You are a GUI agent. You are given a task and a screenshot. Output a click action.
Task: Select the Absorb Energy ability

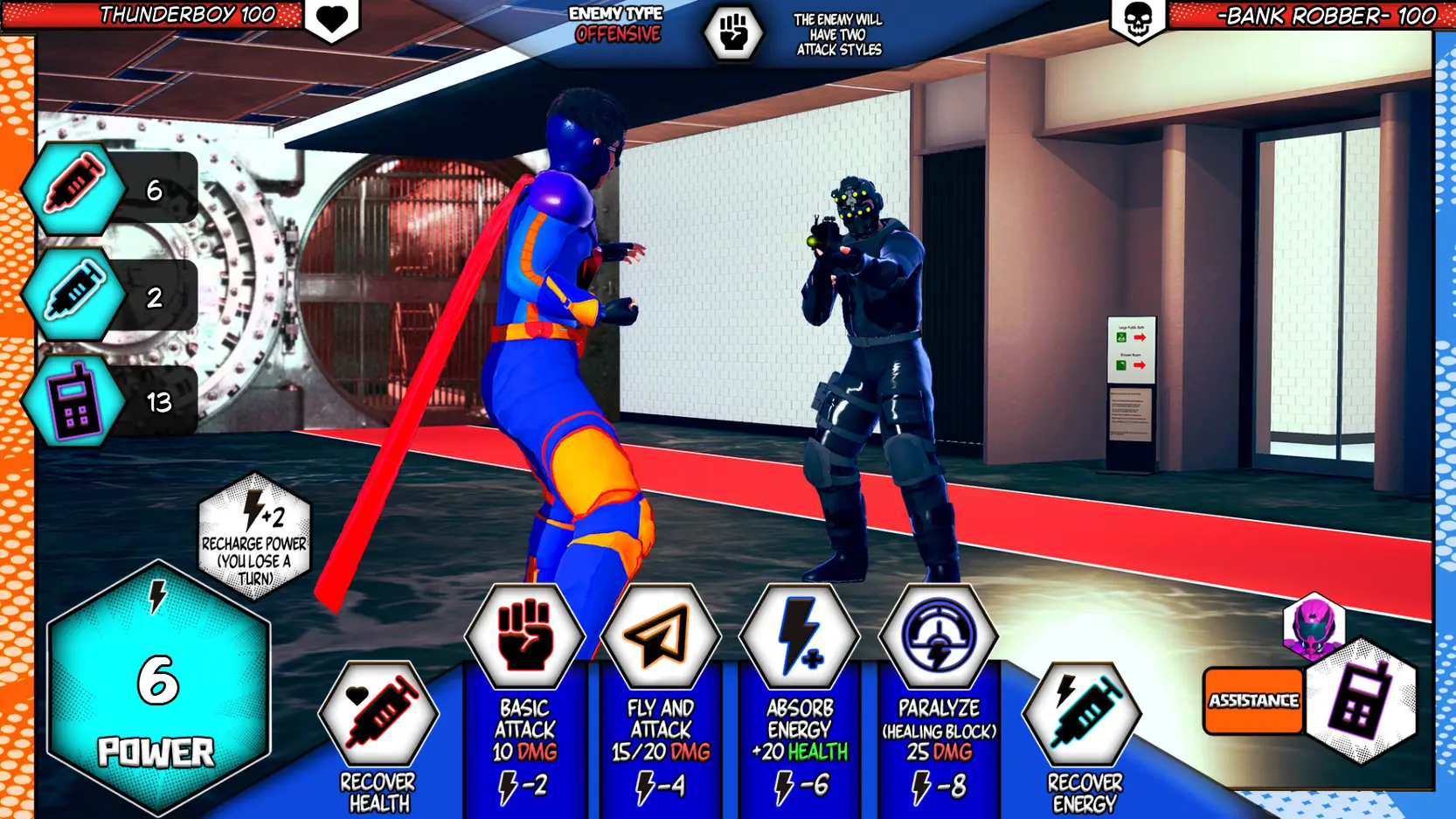click(800, 636)
